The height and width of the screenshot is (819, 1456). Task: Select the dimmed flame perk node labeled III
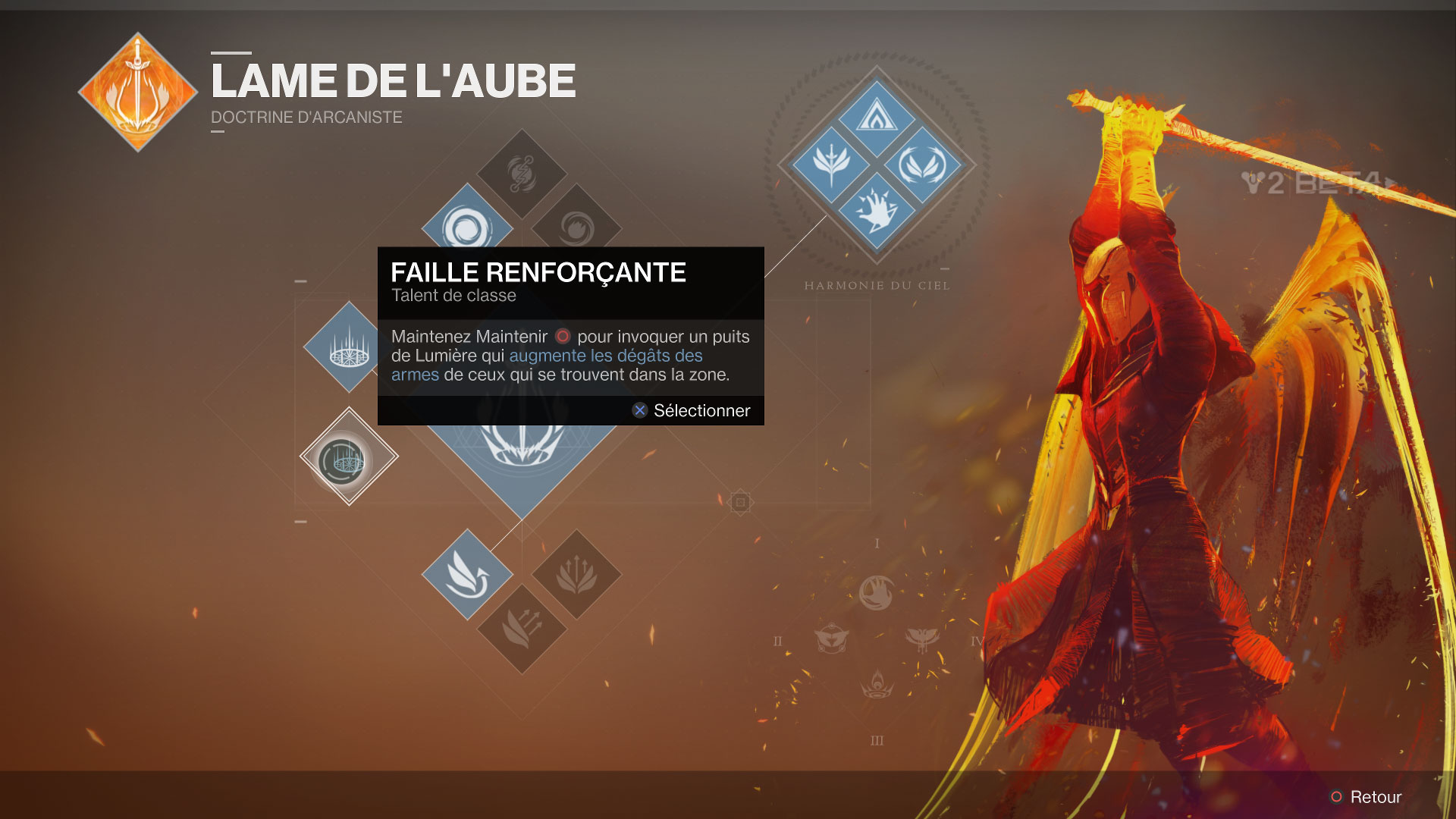pyautogui.click(x=877, y=685)
